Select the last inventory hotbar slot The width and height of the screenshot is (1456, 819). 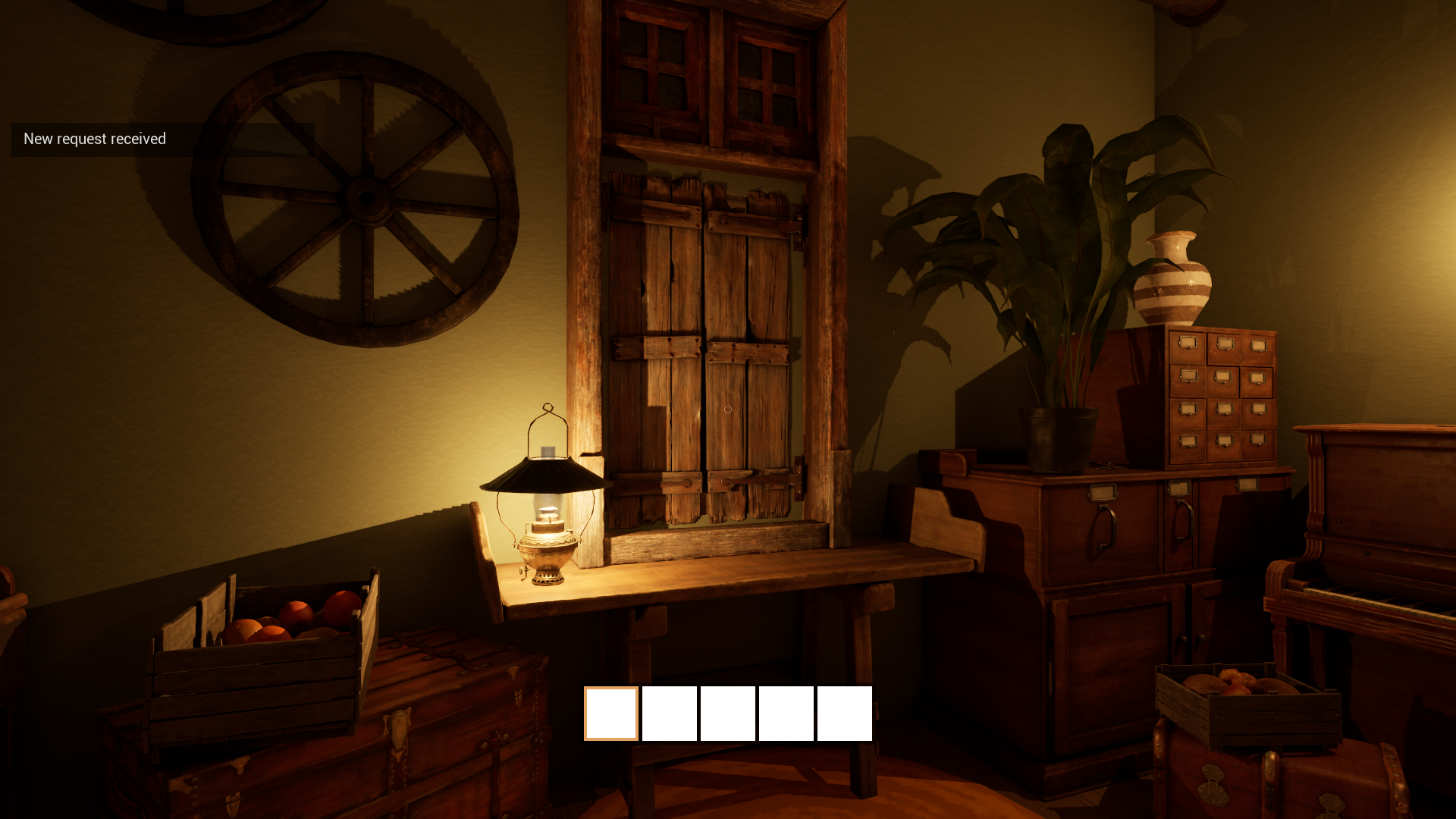[x=845, y=713]
